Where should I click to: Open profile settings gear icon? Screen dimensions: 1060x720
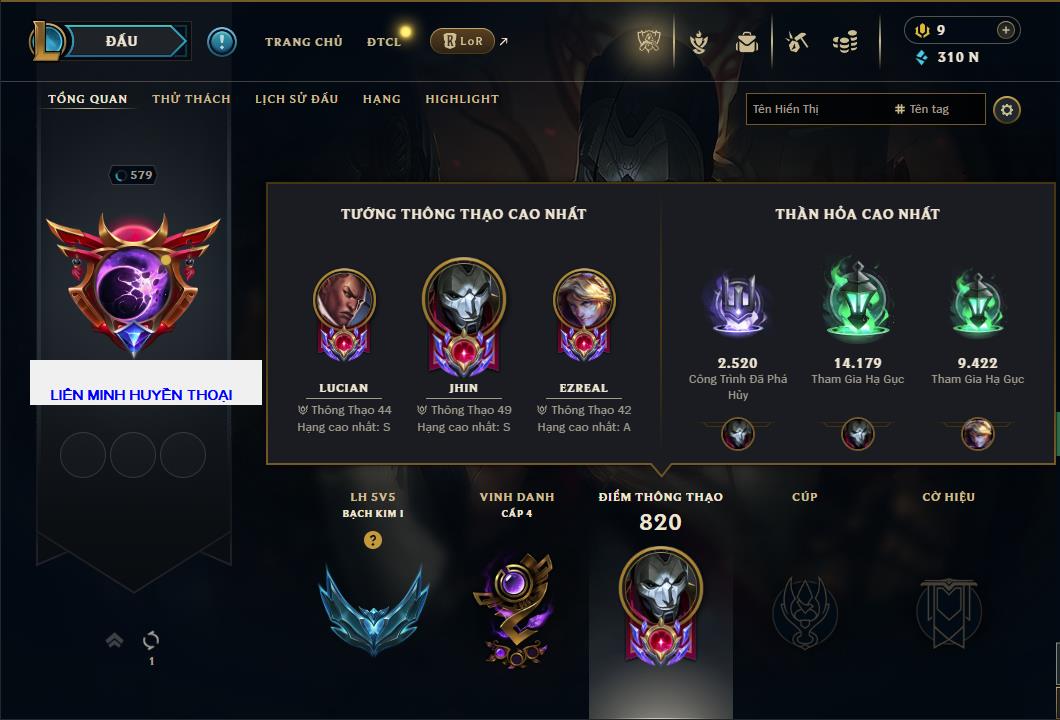[x=1006, y=109]
